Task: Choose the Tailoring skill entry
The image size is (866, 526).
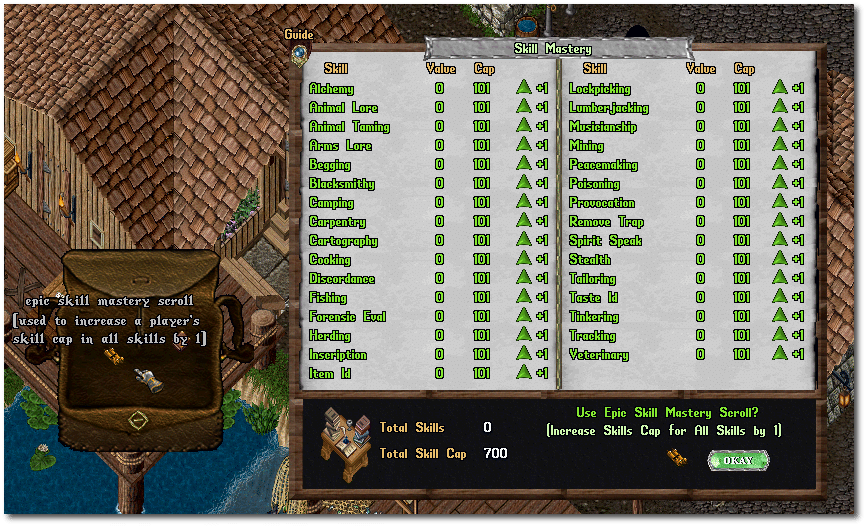Action: pos(592,279)
